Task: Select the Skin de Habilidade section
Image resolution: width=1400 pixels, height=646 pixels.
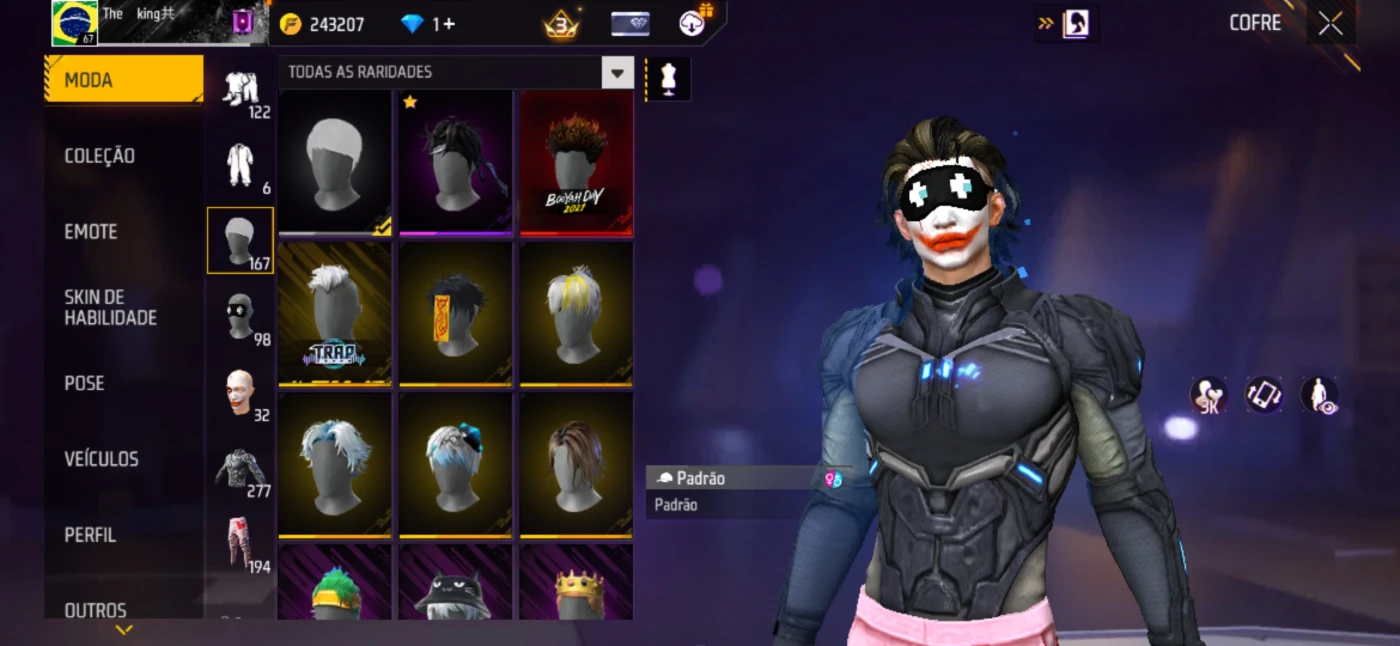Action: click(110, 307)
